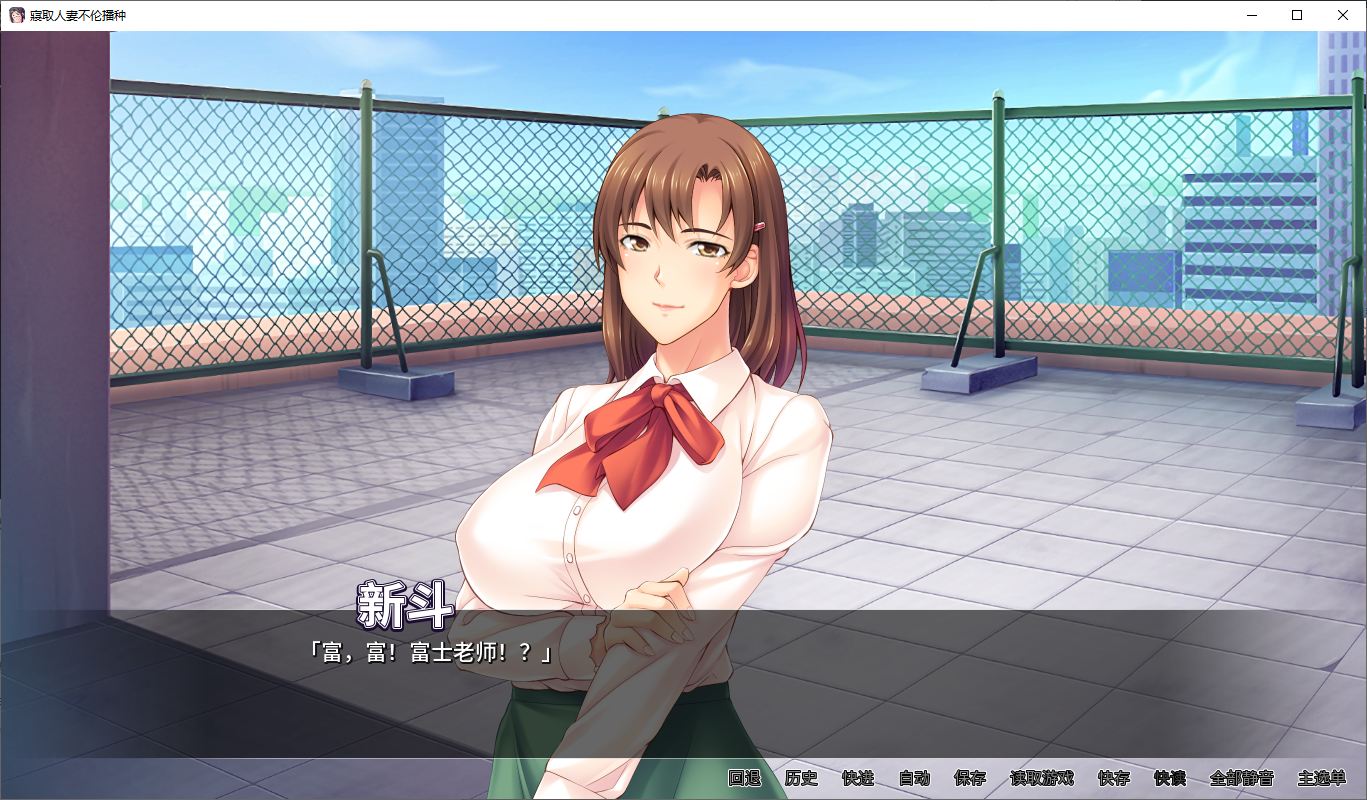This screenshot has height=800, width=1367.
Task: Close the game window
Action: 1343,15
